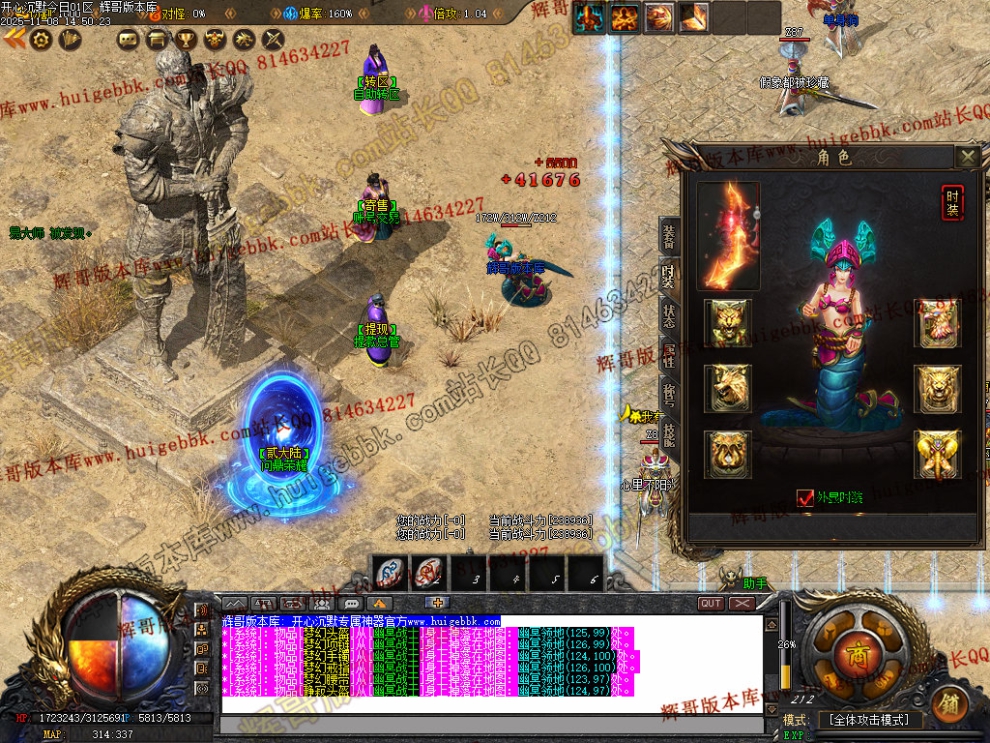
Task: Open the gear settings icon
Action: (x=40, y=39)
